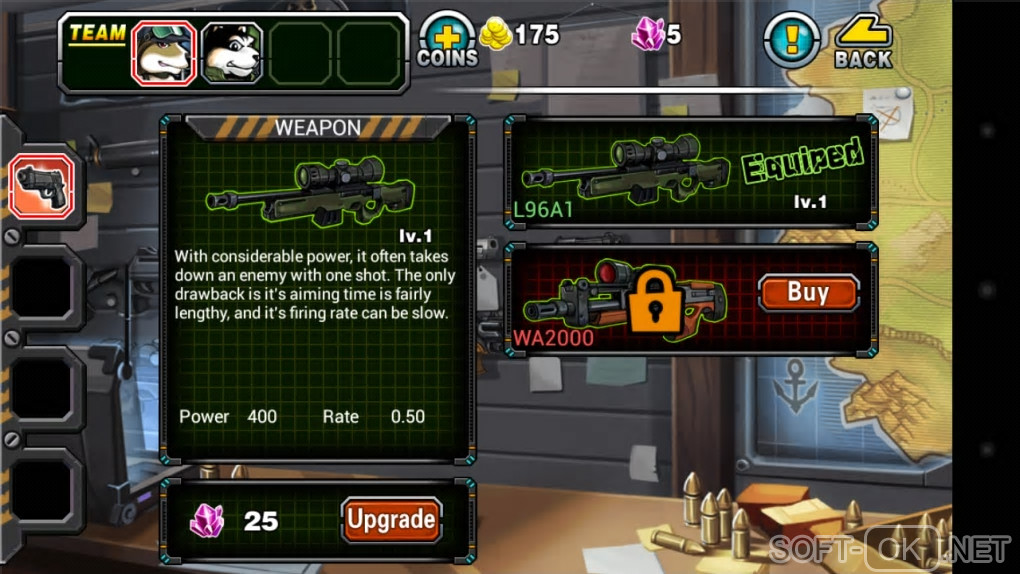The height and width of the screenshot is (574, 1020).
Task: Buy the WA2000 rifle
Action: coord(808,293)
